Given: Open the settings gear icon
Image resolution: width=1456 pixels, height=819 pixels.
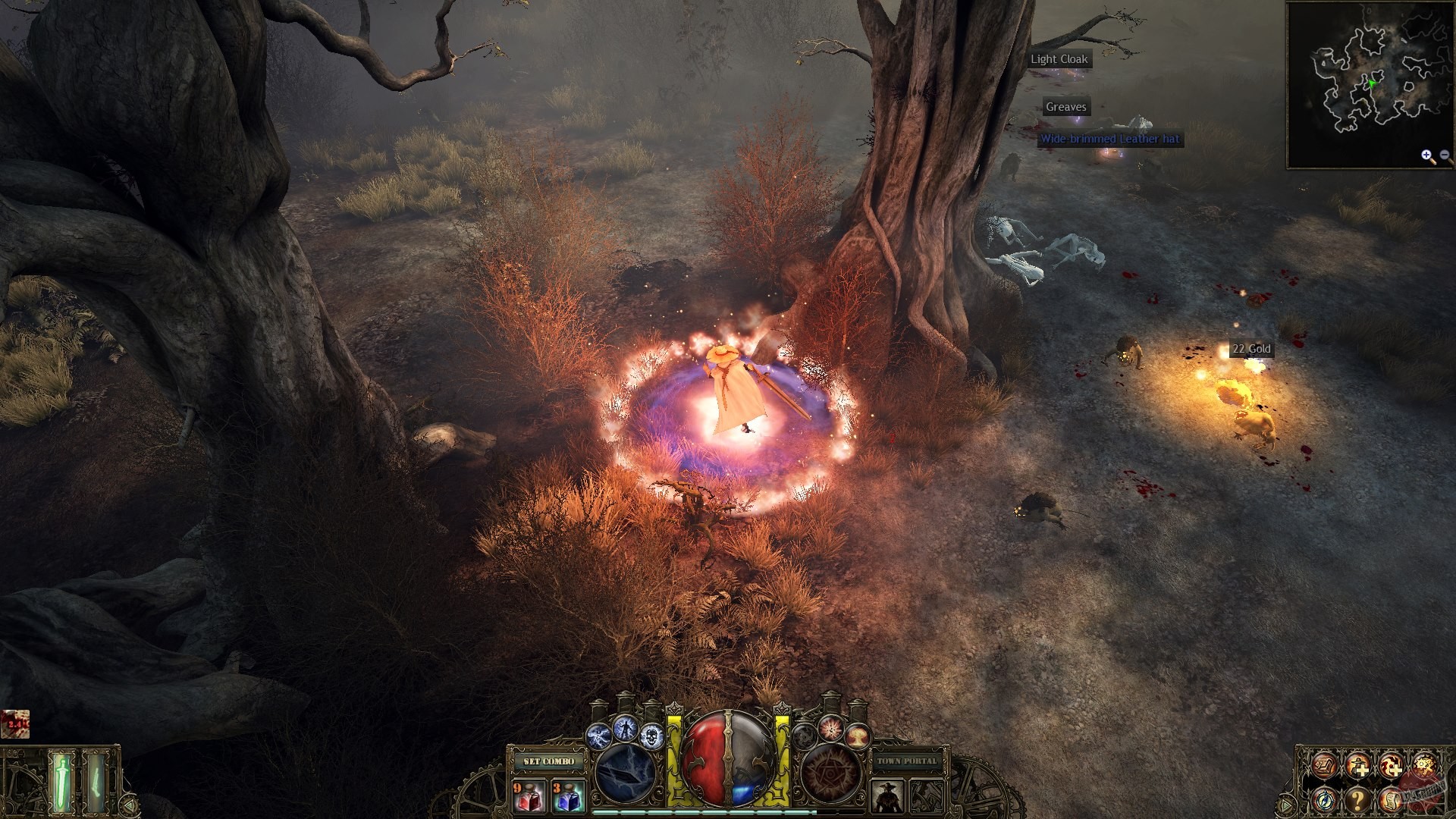Looking at the screenshot, I should [x=1424, y=765].
